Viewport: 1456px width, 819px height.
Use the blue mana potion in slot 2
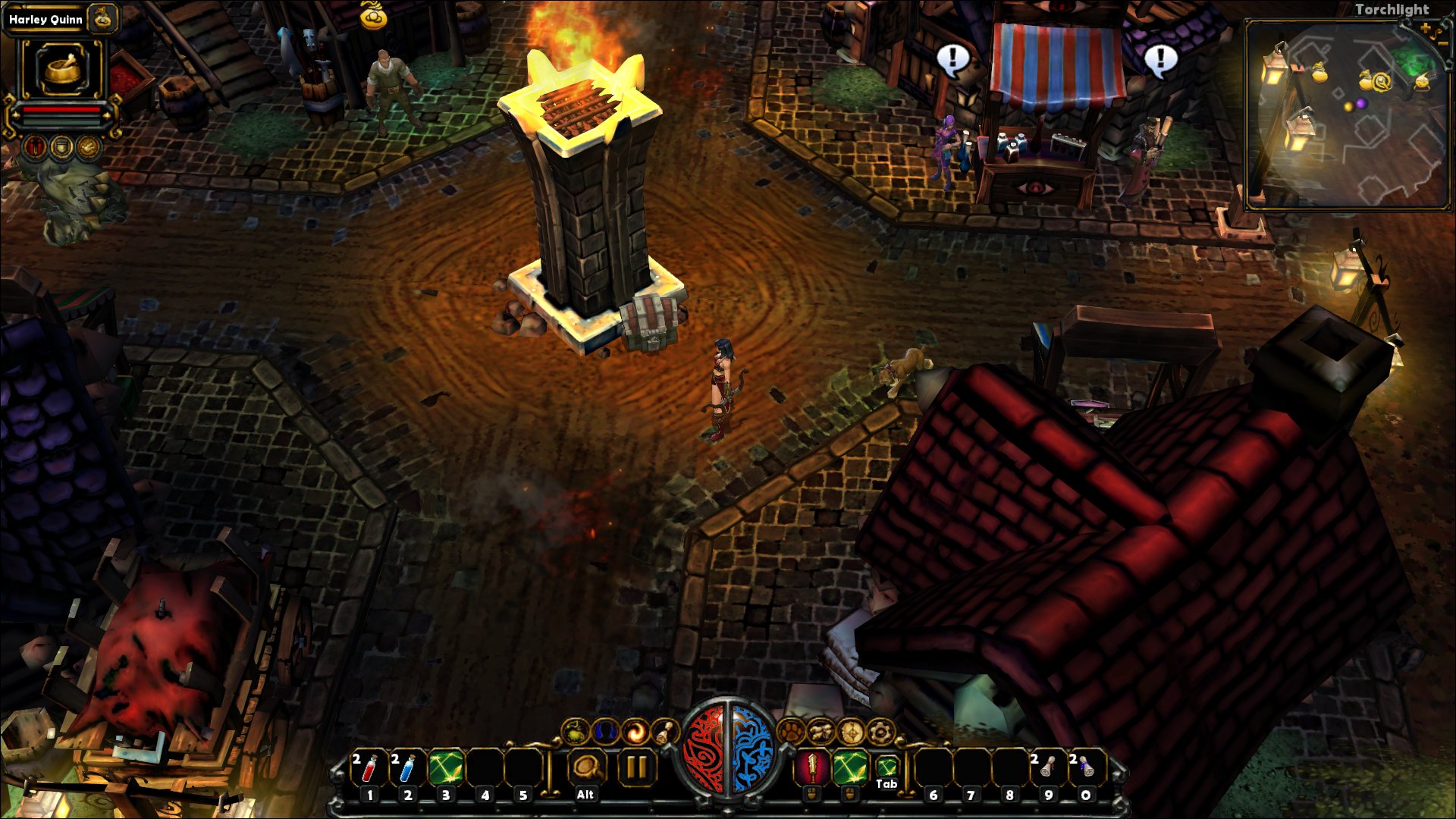[x=406, y=769]
